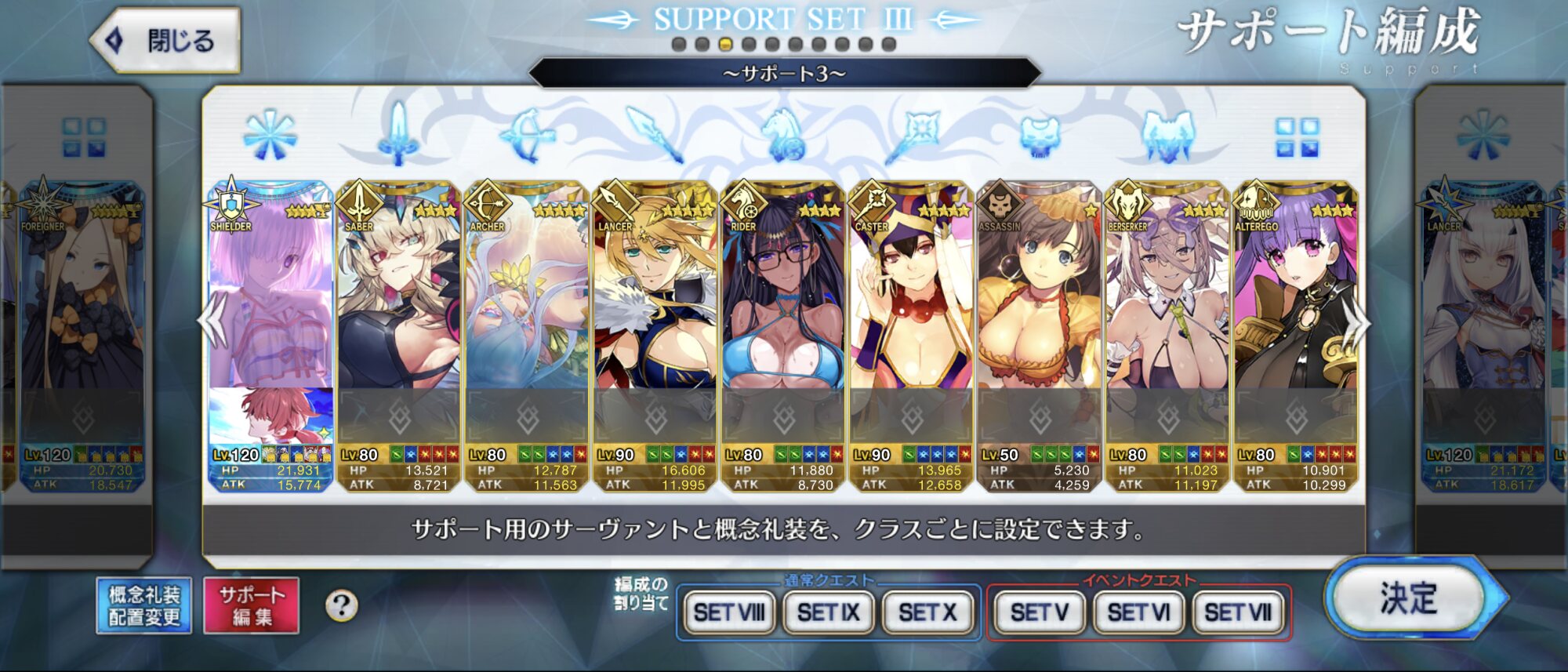Choose the Archer class support card
Image resolution: width=1568 pixels, height=672 pixels.
[527, 314]
